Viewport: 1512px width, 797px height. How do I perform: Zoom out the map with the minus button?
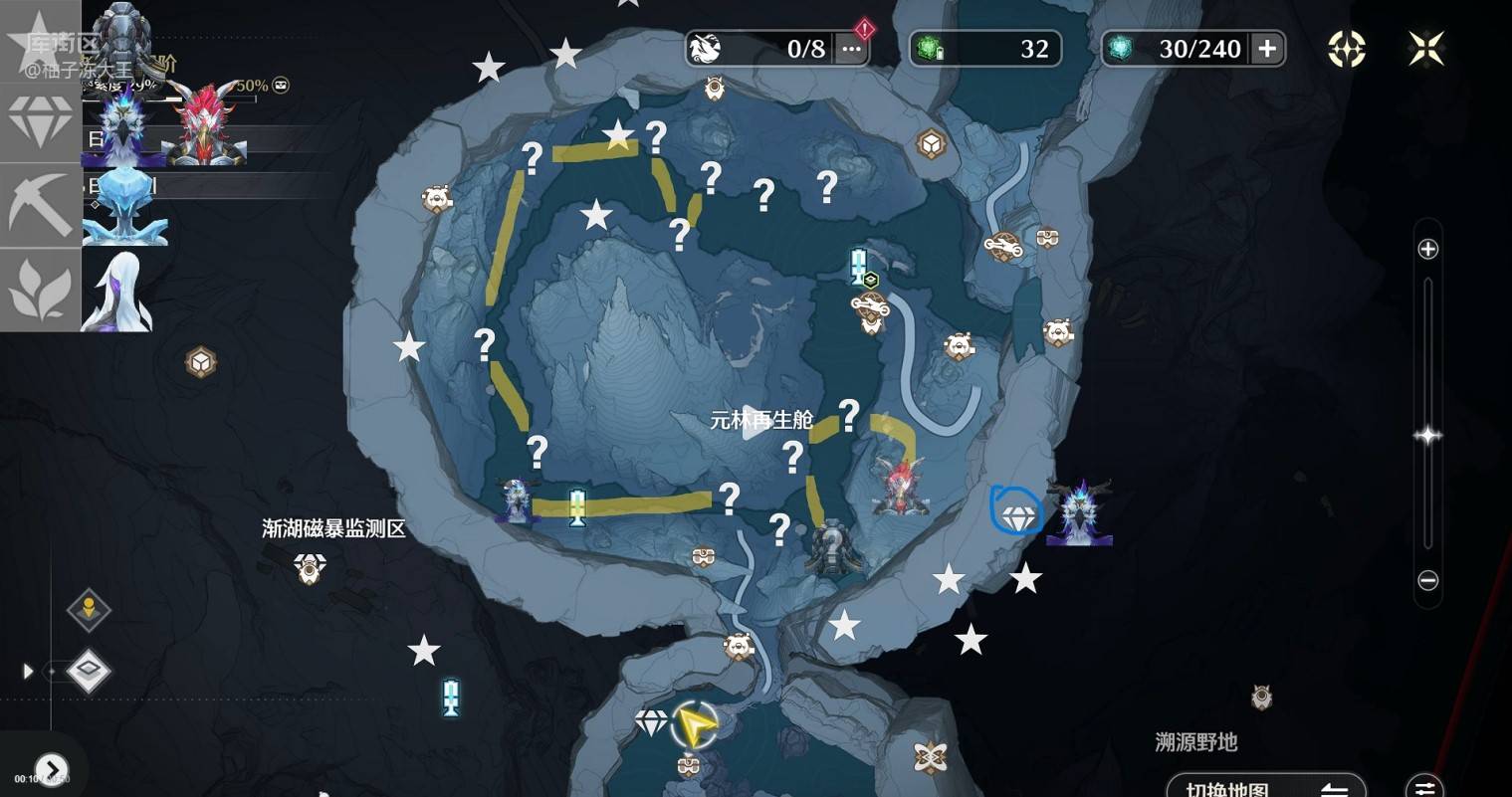tap(1427, 580)
